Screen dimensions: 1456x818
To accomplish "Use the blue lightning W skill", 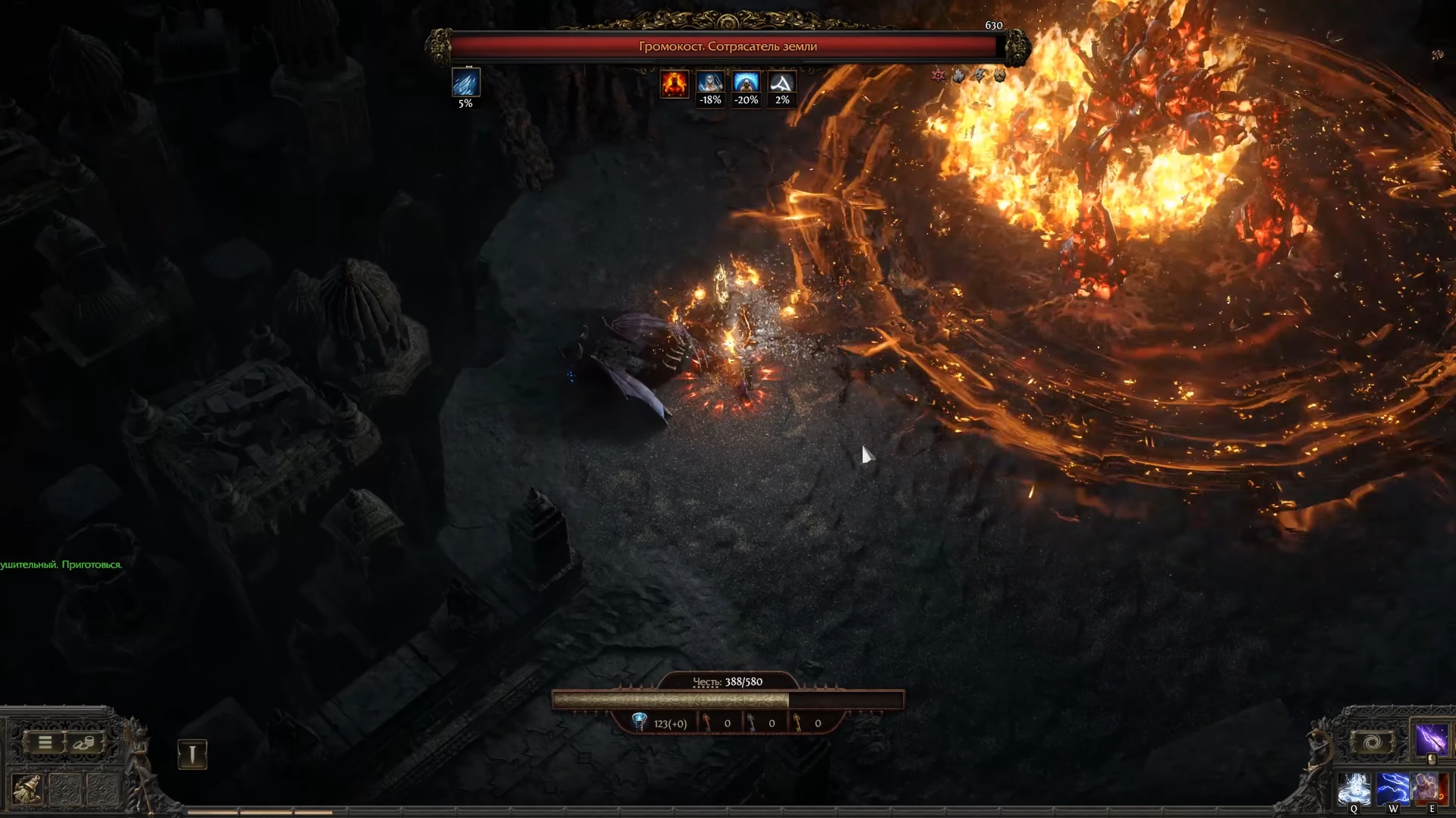I will pyautogui.click(x=1392, y=790).
